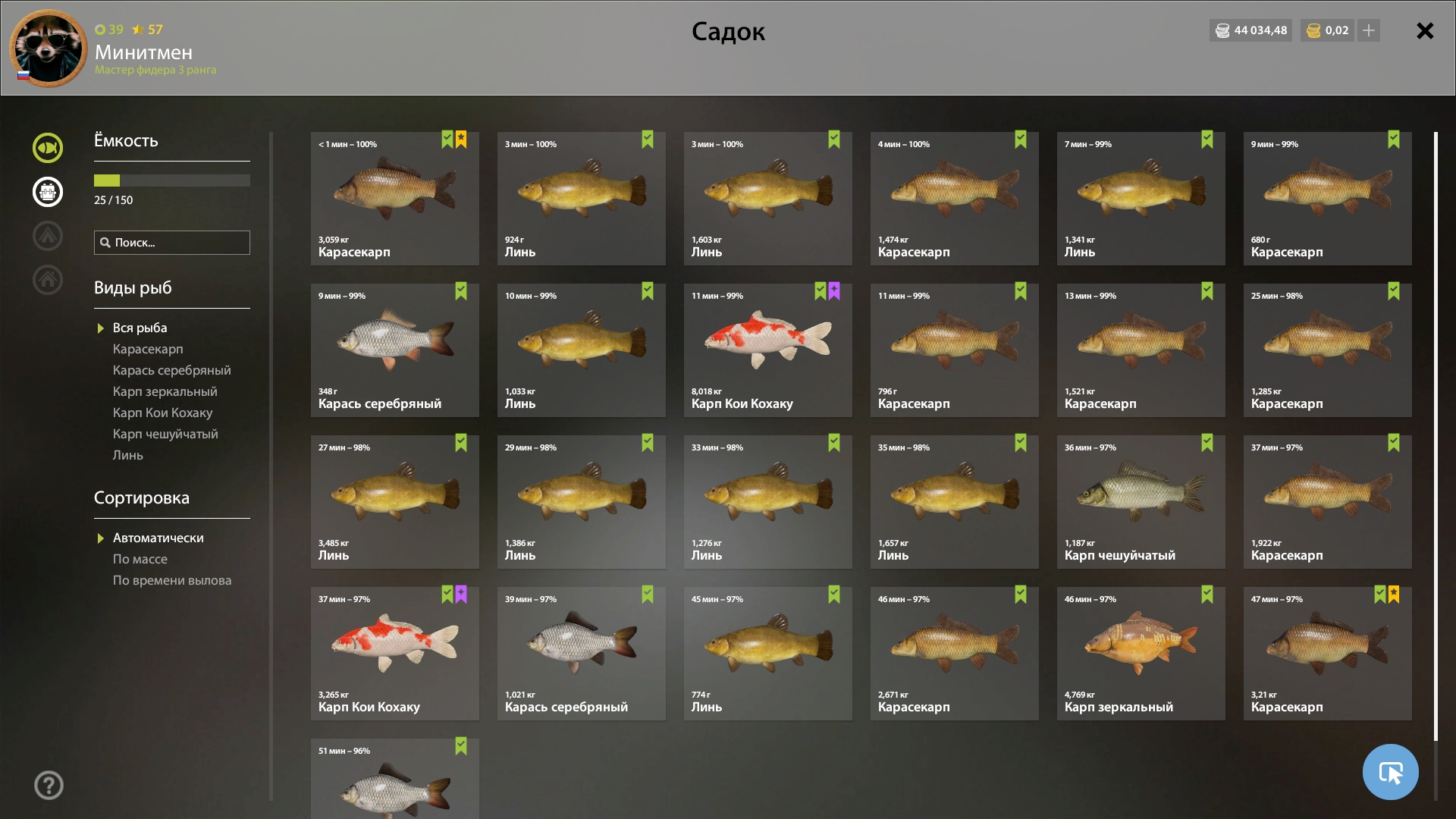Sort fish По массе
Screen dimensions: 1456x819
(140, 559)
